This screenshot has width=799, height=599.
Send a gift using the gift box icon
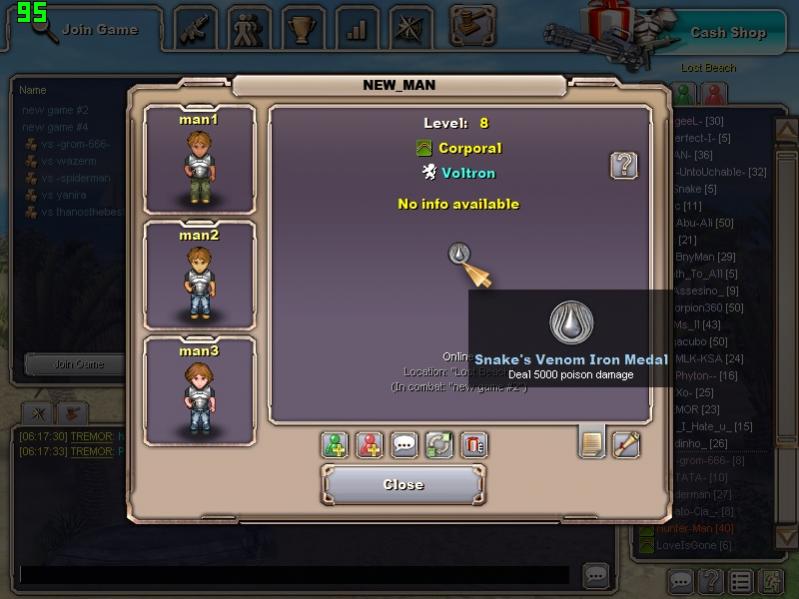click(x=474, y=445)
